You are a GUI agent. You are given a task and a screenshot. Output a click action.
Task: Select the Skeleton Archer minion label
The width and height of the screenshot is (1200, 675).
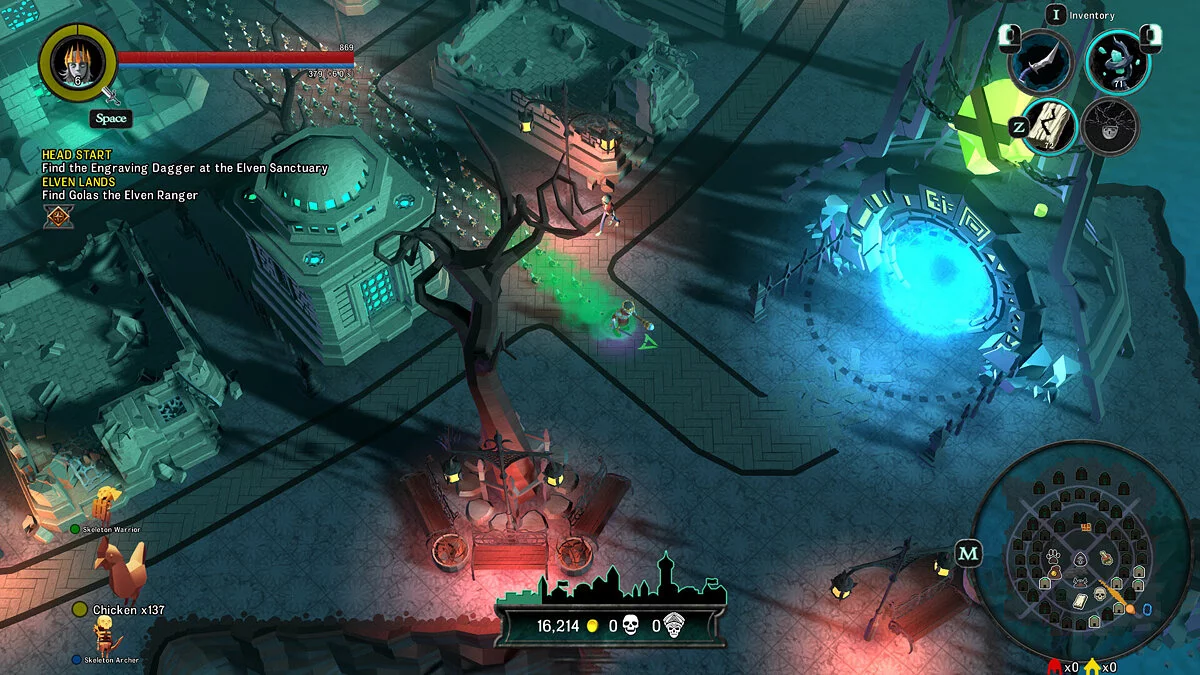pos(111,660)
